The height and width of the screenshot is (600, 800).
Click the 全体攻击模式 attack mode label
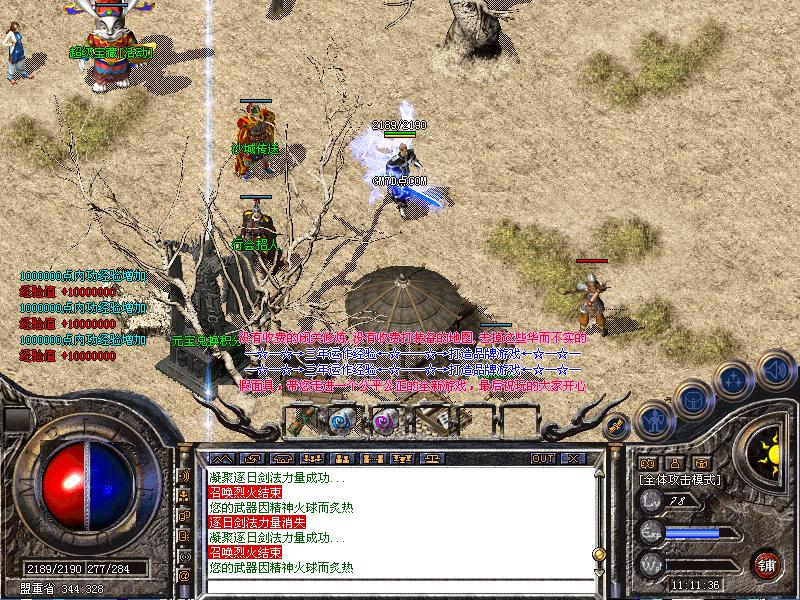click(678, 480)
